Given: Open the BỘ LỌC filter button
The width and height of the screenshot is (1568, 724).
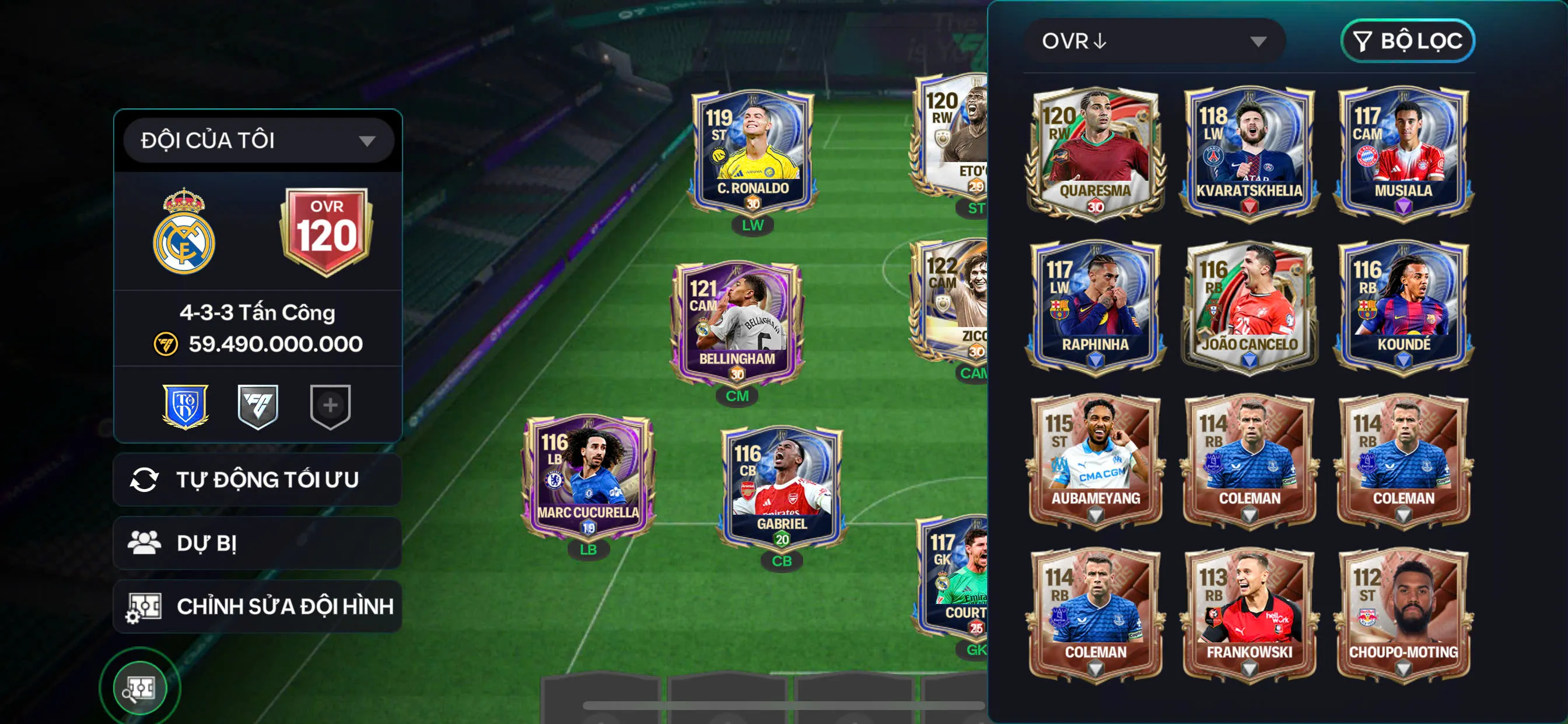Looking at the screenshot, I should coord(1406,41).
